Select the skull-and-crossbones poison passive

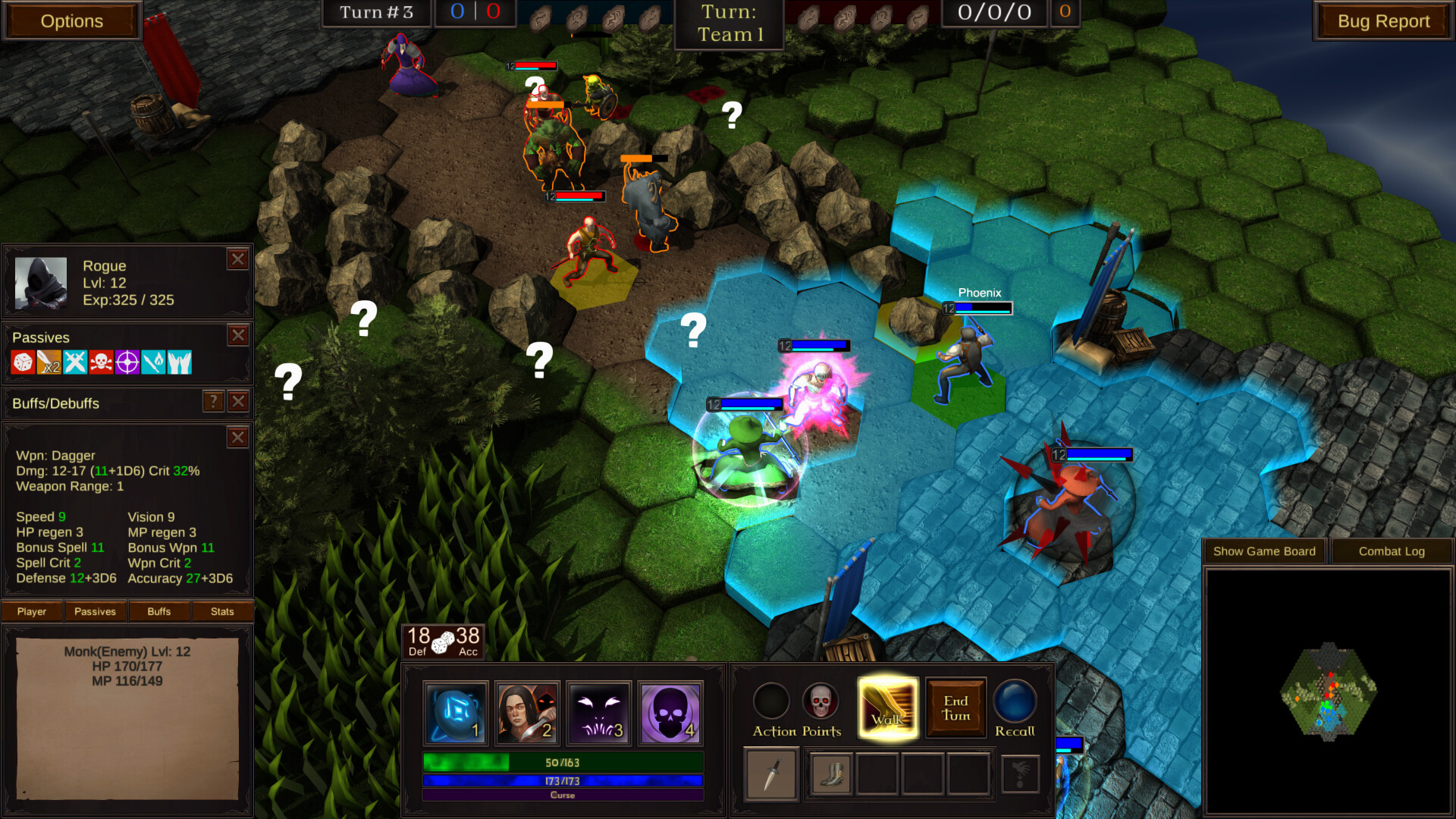point(101,362)
